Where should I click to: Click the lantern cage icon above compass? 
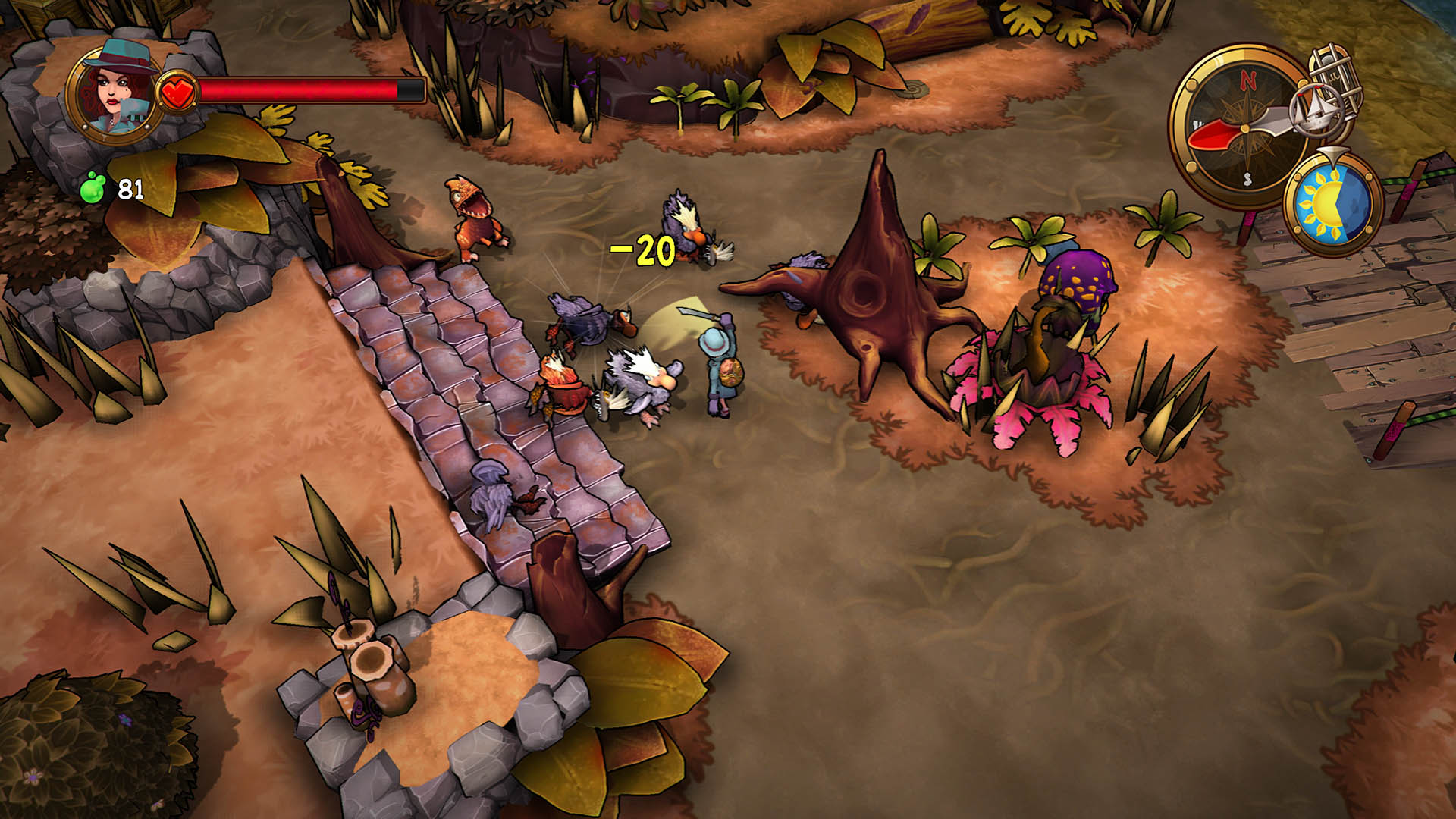(x=1338, y=74)
